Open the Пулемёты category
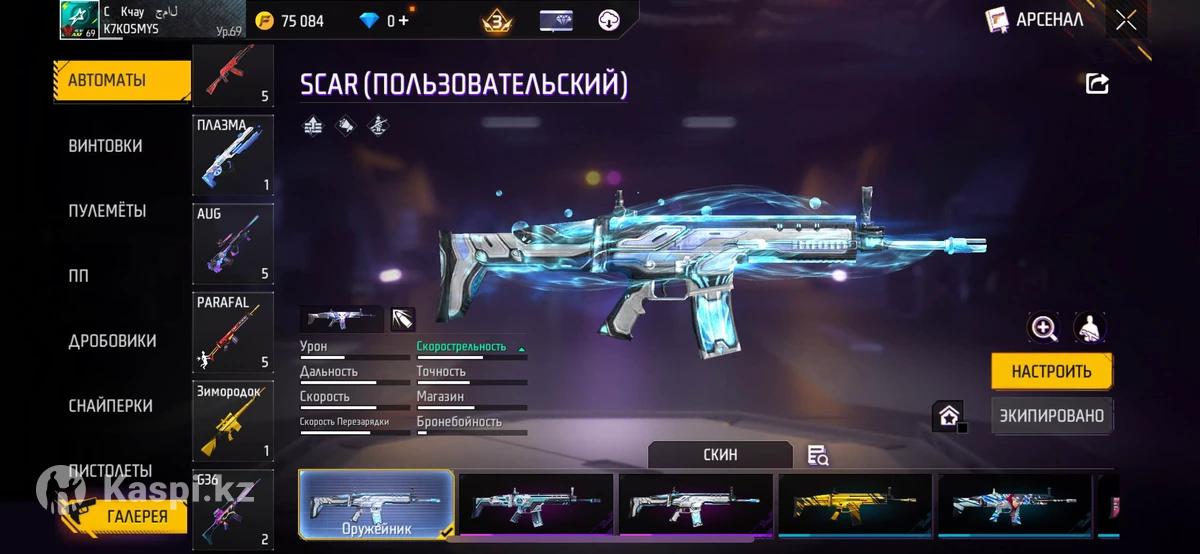Viewport: 1200px width, 554px height. (x=107, y=211)
